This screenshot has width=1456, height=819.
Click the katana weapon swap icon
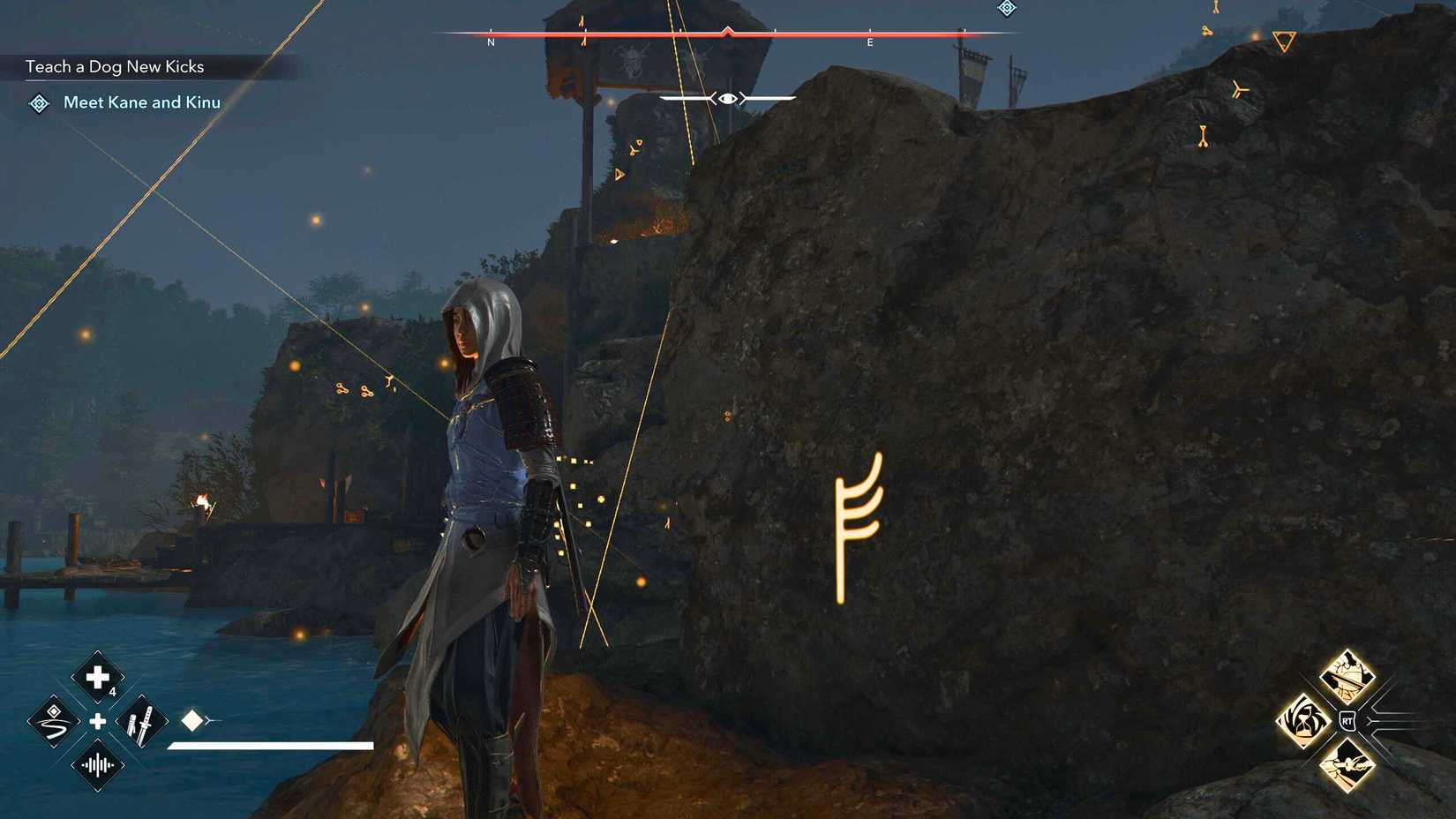click(x=141, y=722)
